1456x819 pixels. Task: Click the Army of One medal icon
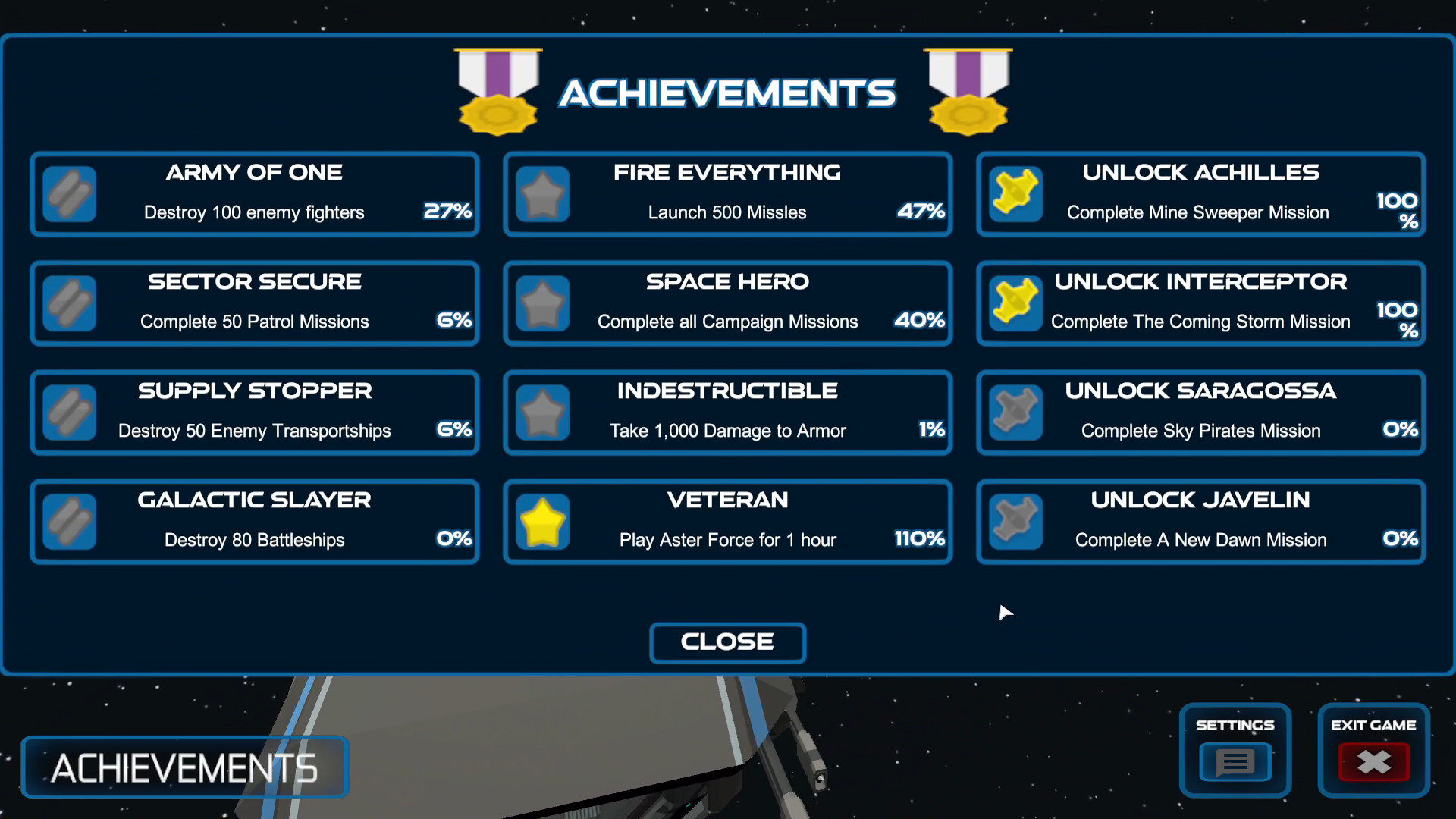[70, 194]
